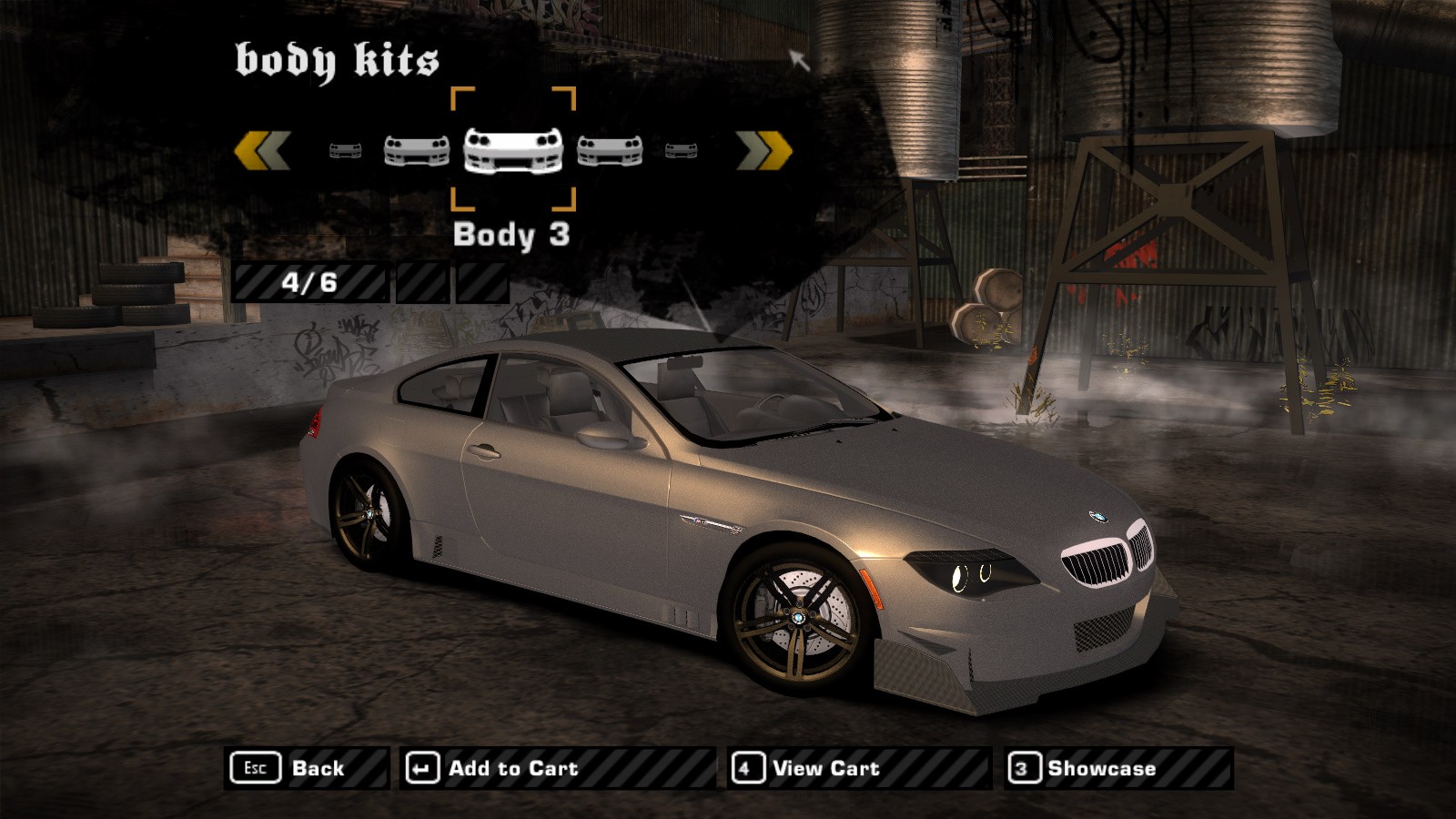Go back with the Back button
The height and width of the screenshot is (819, 1456).
306,768
